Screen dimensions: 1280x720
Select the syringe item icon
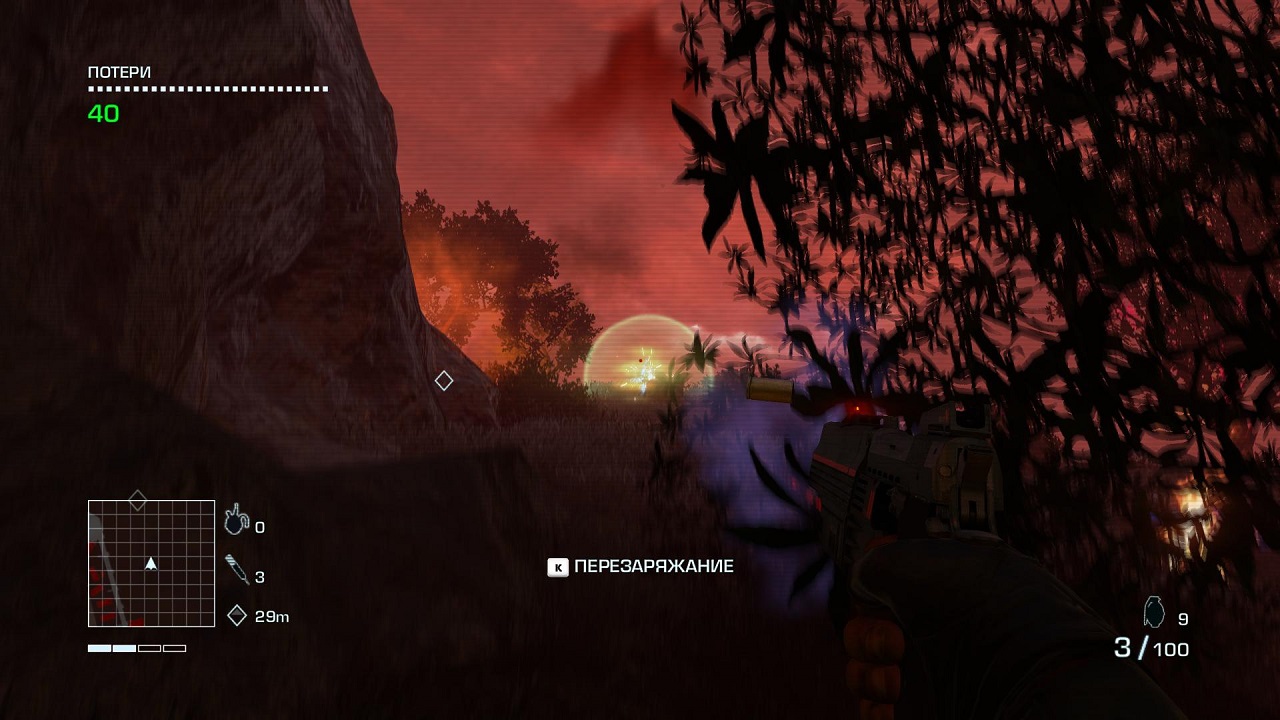pyautogui.click(x=237, y=570)
